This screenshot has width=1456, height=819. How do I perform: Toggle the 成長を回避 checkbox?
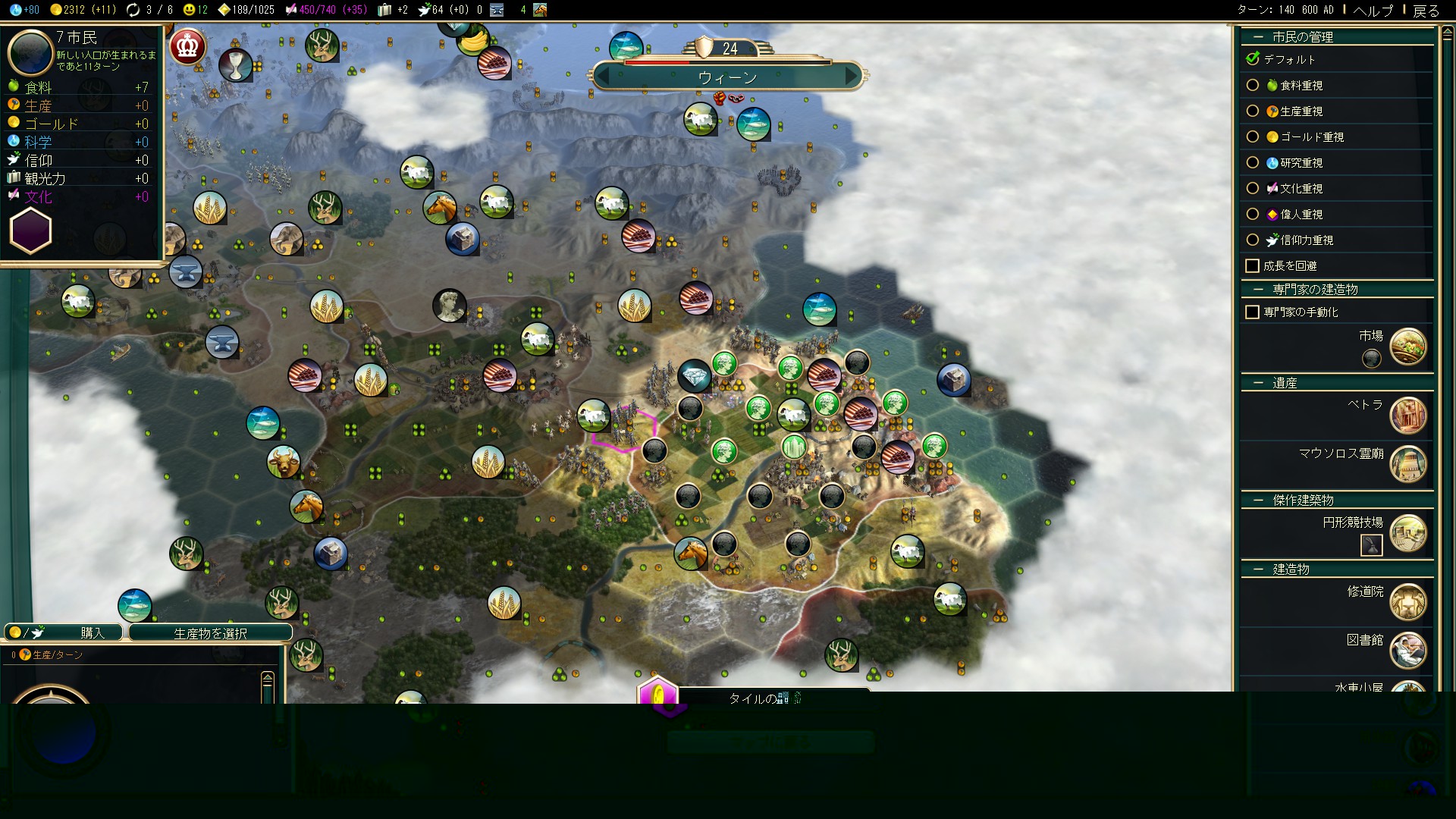click(1253, 266)
